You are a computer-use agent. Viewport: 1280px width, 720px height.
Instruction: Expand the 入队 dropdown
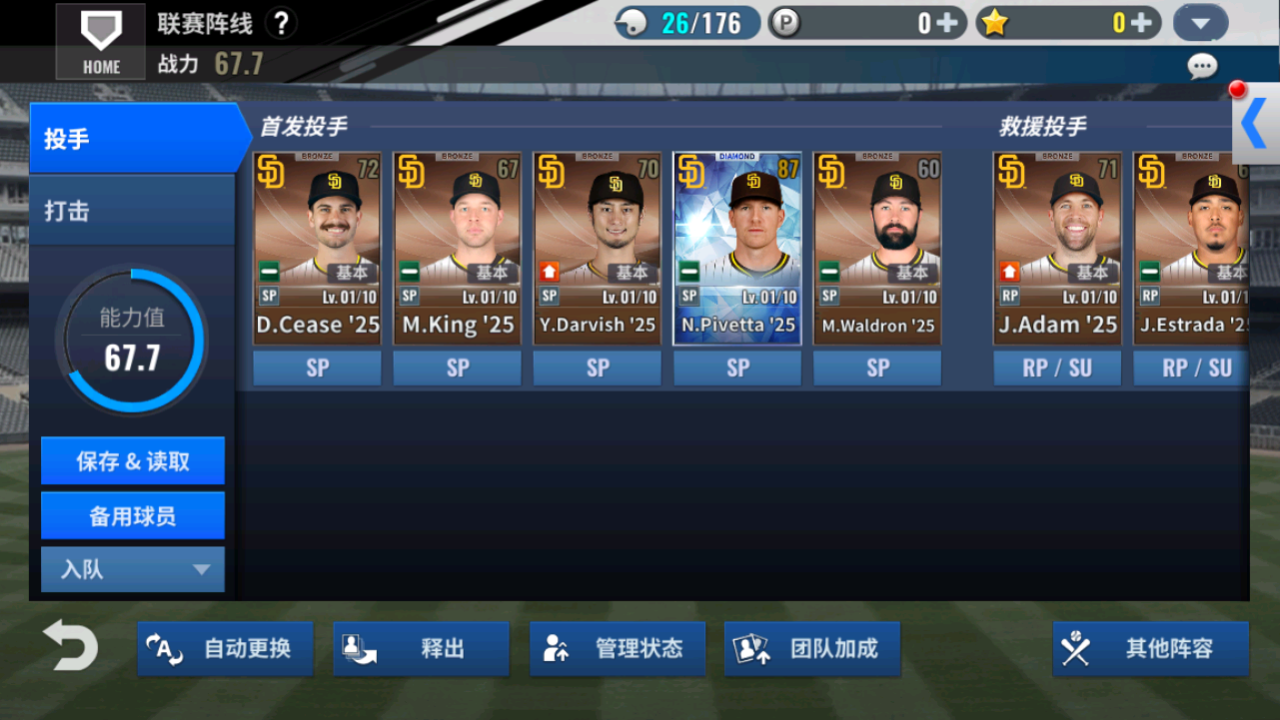(133, 570)
